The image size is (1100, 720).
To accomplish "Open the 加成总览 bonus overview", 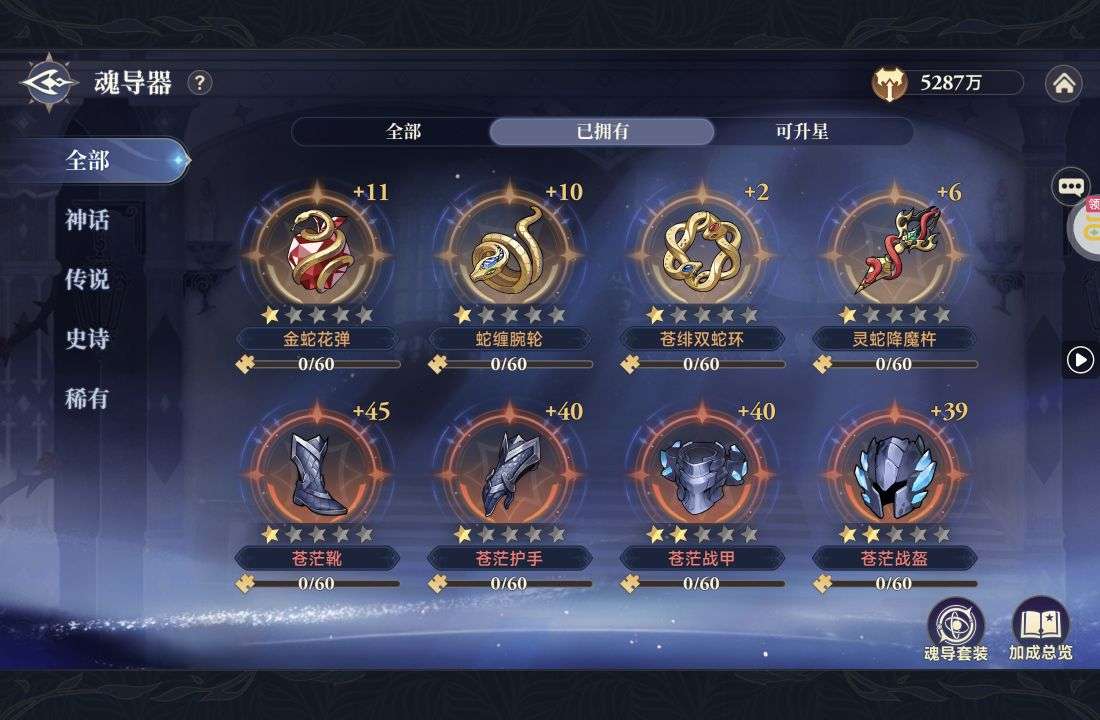I will (1040, 630).
